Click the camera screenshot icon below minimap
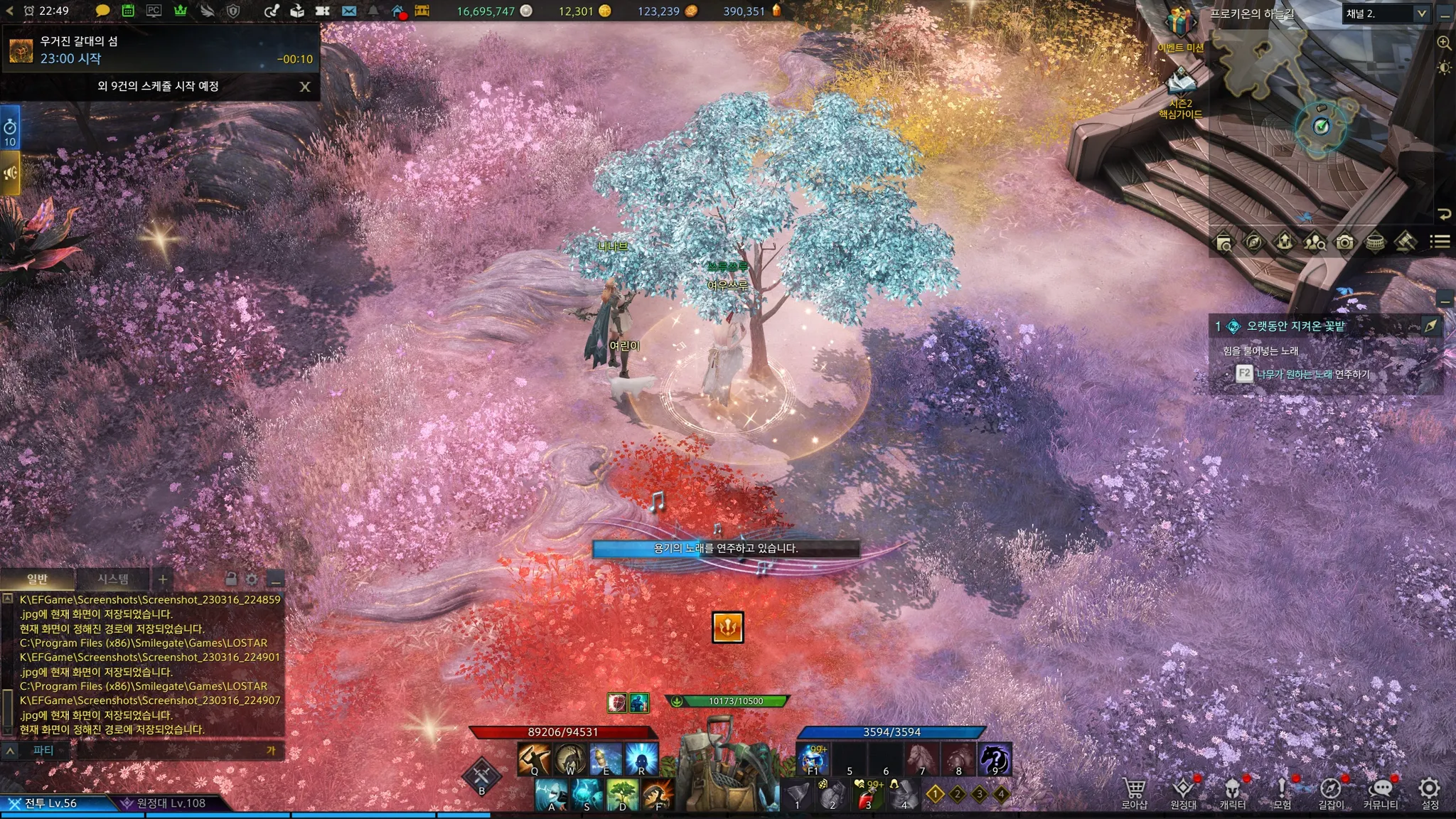The width and height of the screenshot is (1456, 819). [x=1344, y=242]
